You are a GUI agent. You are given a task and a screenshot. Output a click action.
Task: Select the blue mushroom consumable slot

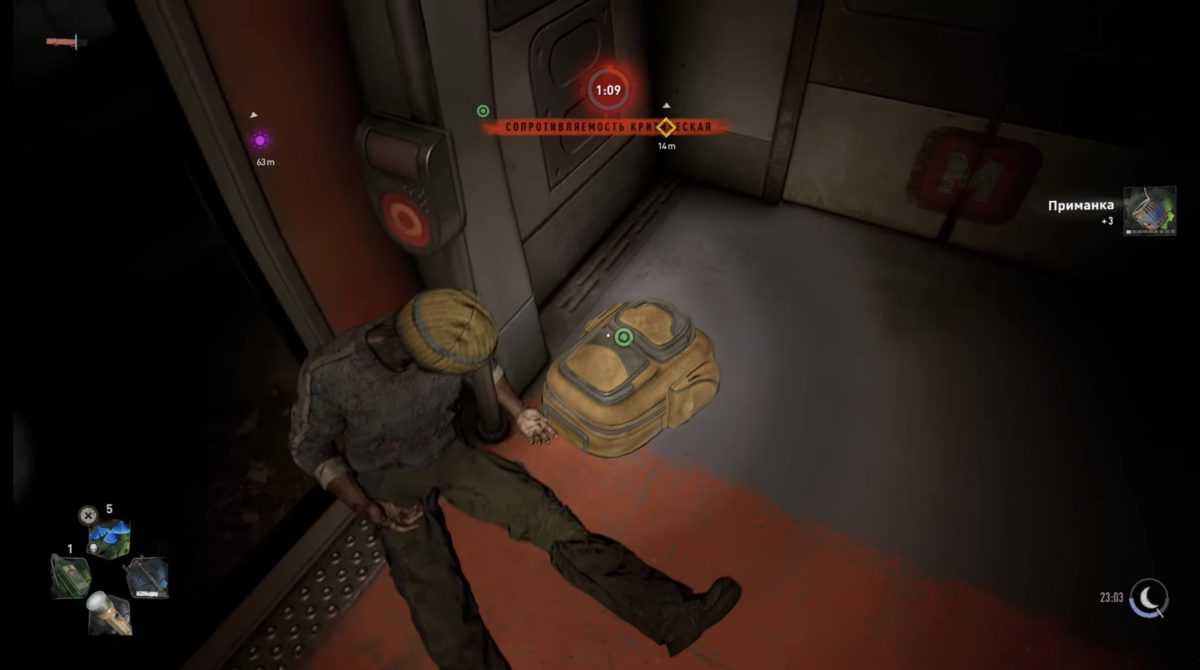tap(109, 539)
